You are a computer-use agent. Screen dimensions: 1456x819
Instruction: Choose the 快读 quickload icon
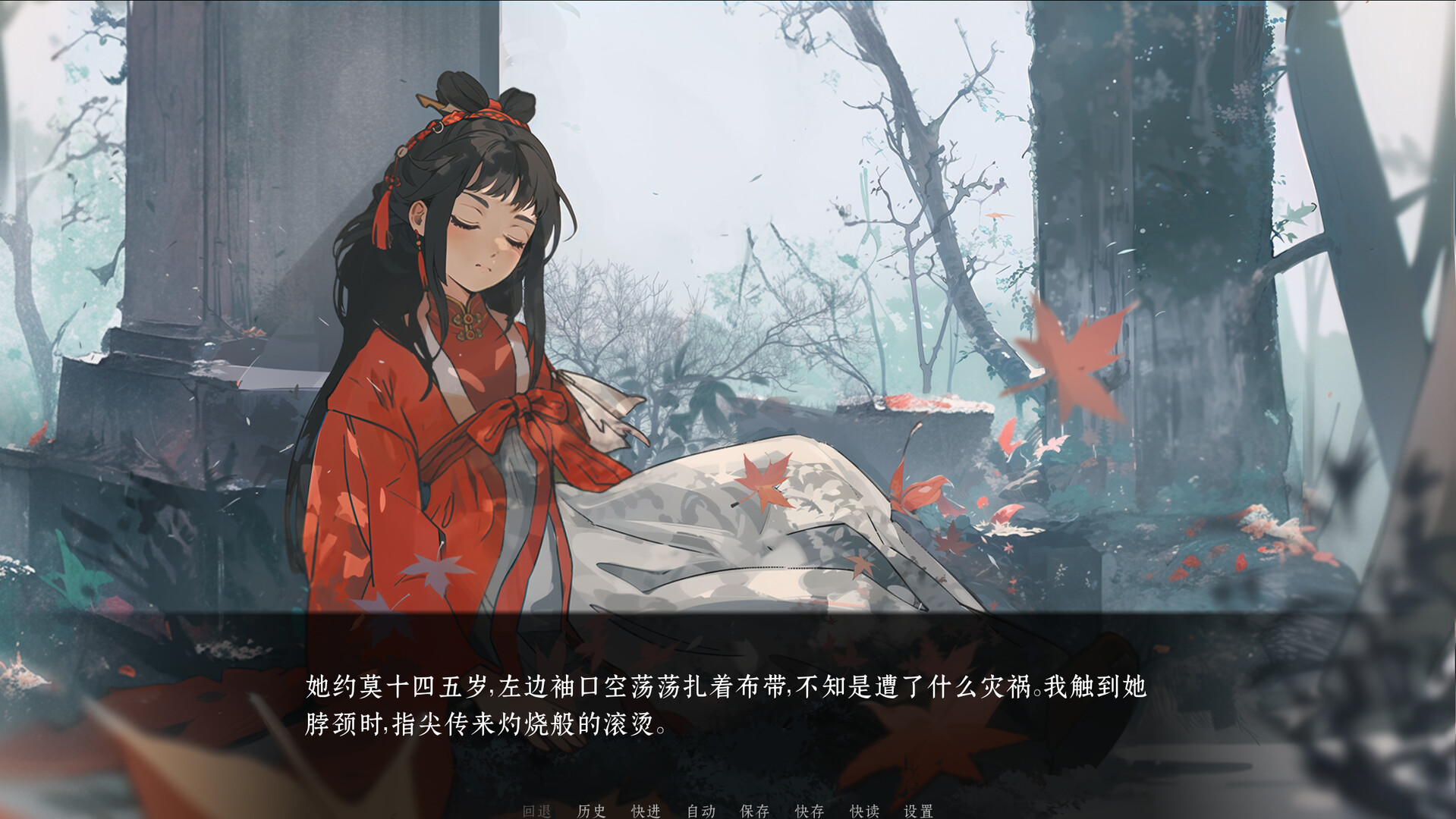[x=864, y=811]
